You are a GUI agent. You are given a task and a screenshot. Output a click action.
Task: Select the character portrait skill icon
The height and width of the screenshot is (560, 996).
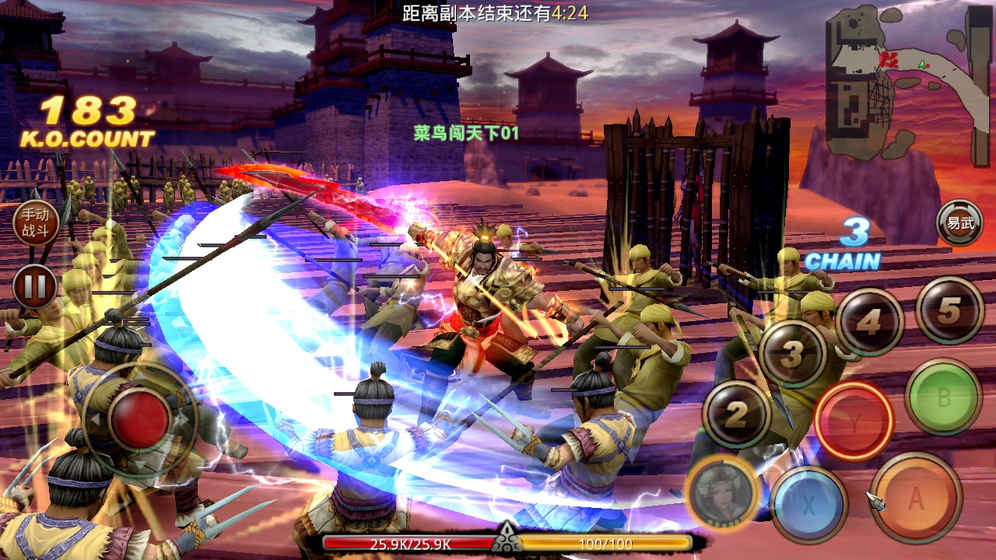pos(722,491)
